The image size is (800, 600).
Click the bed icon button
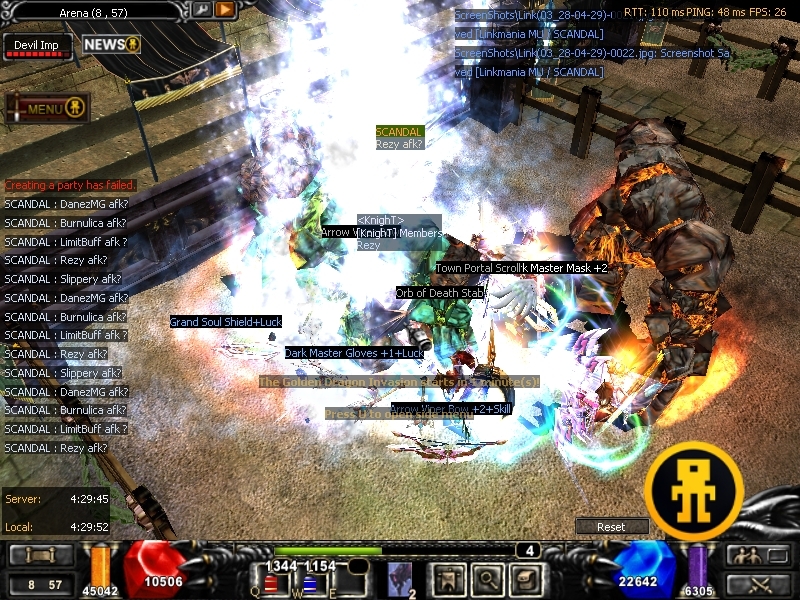41,556
